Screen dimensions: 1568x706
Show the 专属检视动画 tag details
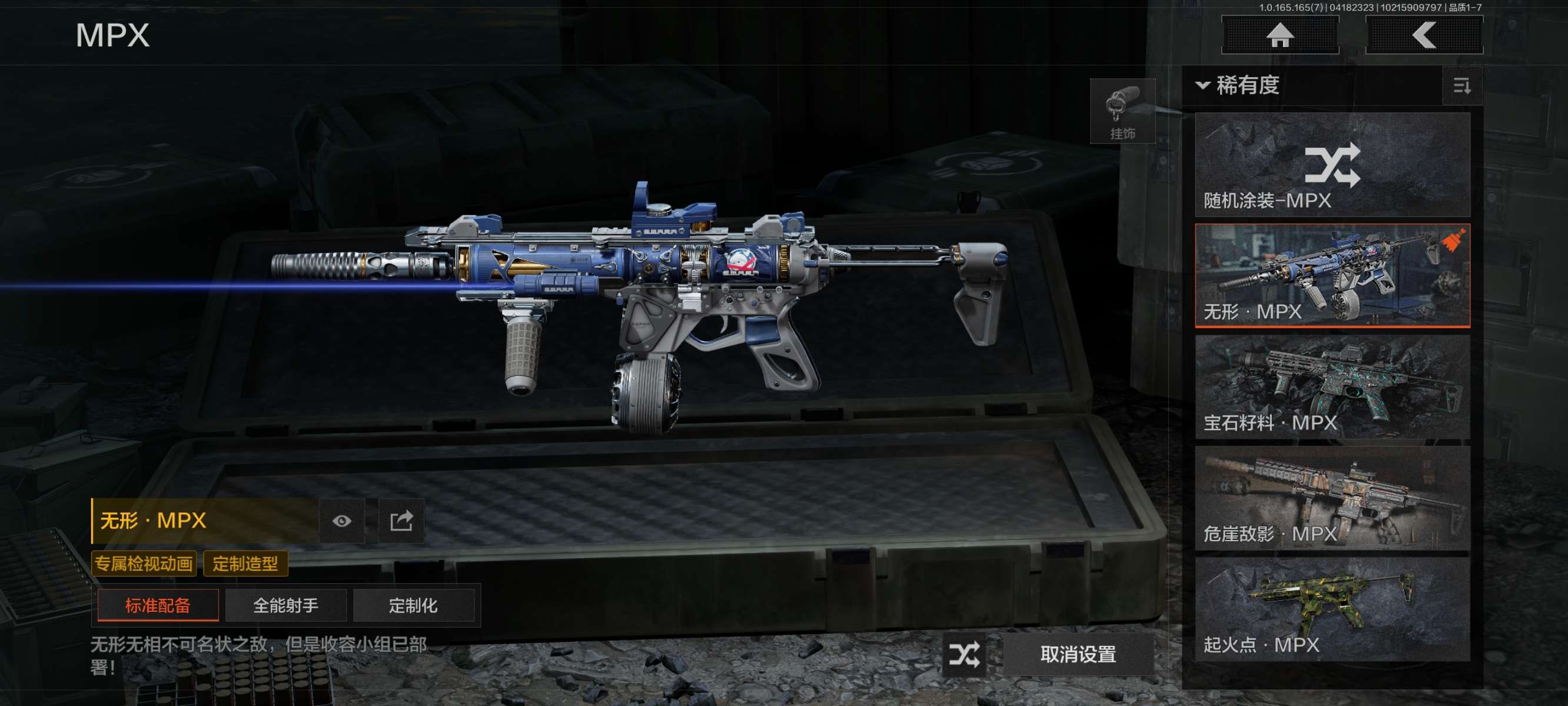tap(144, 564)
